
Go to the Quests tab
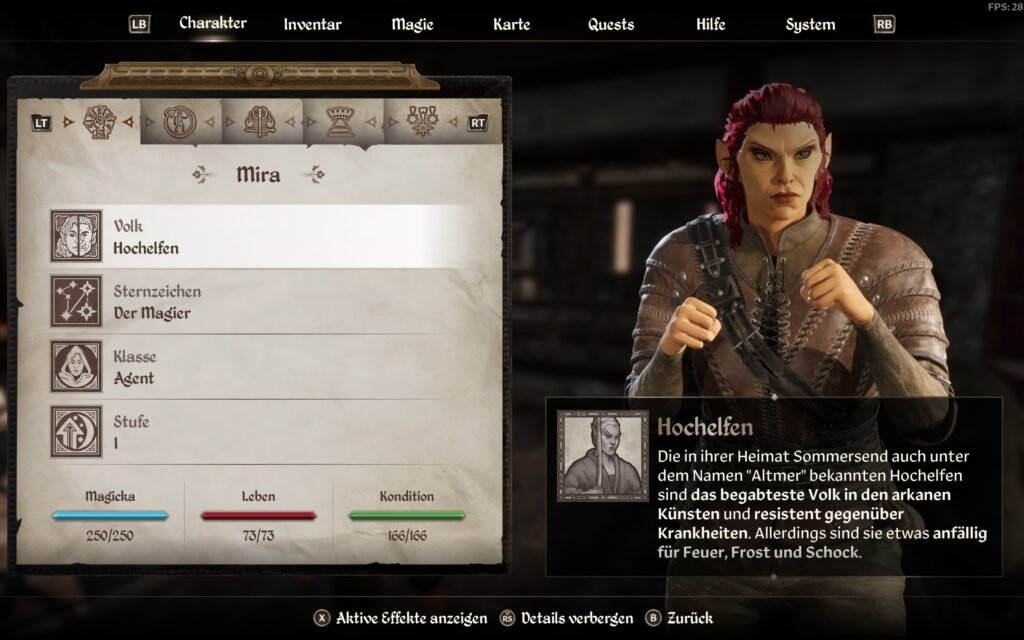610,24
